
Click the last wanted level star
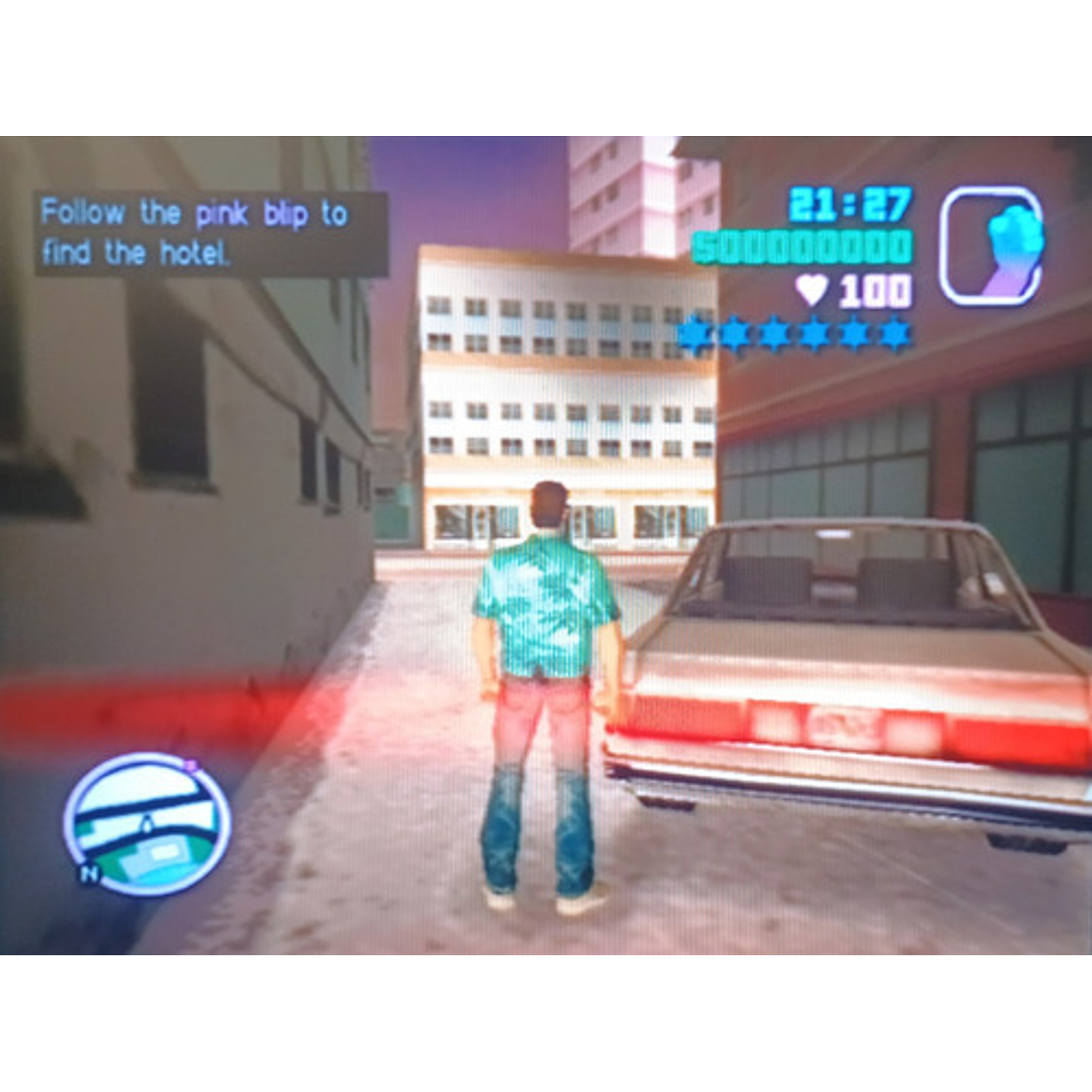(896, 332)
